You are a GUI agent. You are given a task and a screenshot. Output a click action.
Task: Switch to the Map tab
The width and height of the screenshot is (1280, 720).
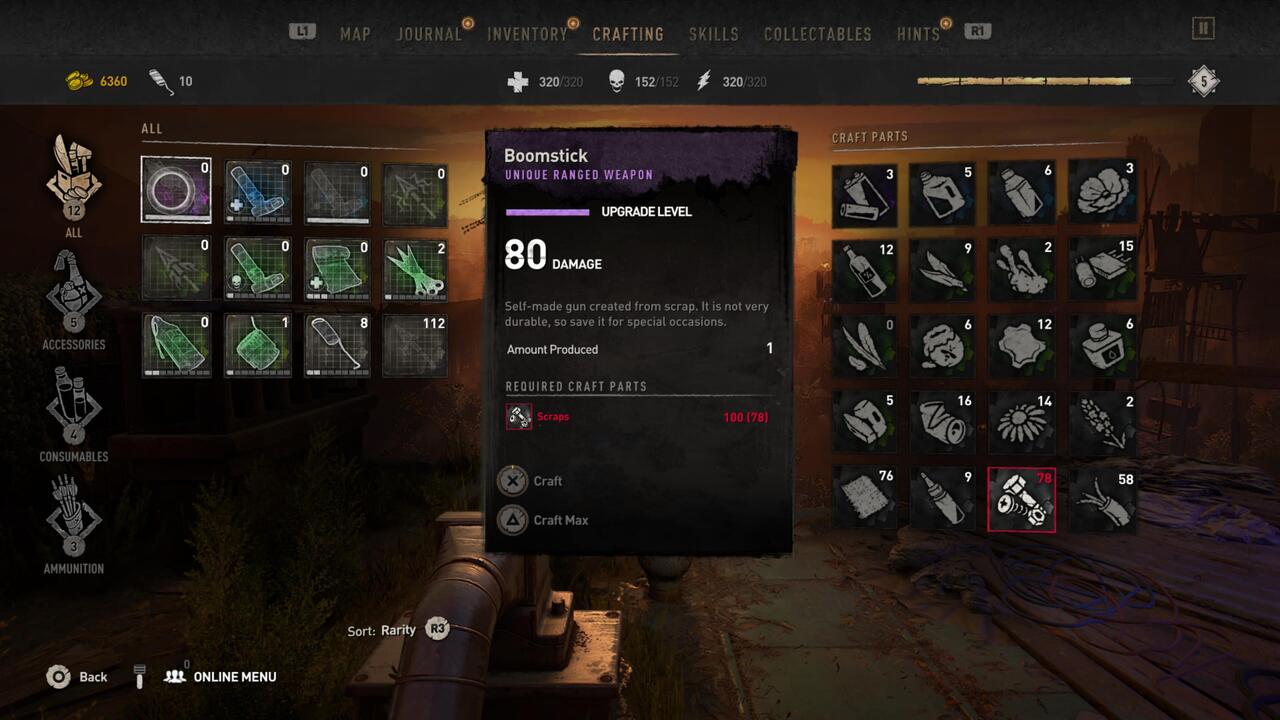[x=355, y=34]
